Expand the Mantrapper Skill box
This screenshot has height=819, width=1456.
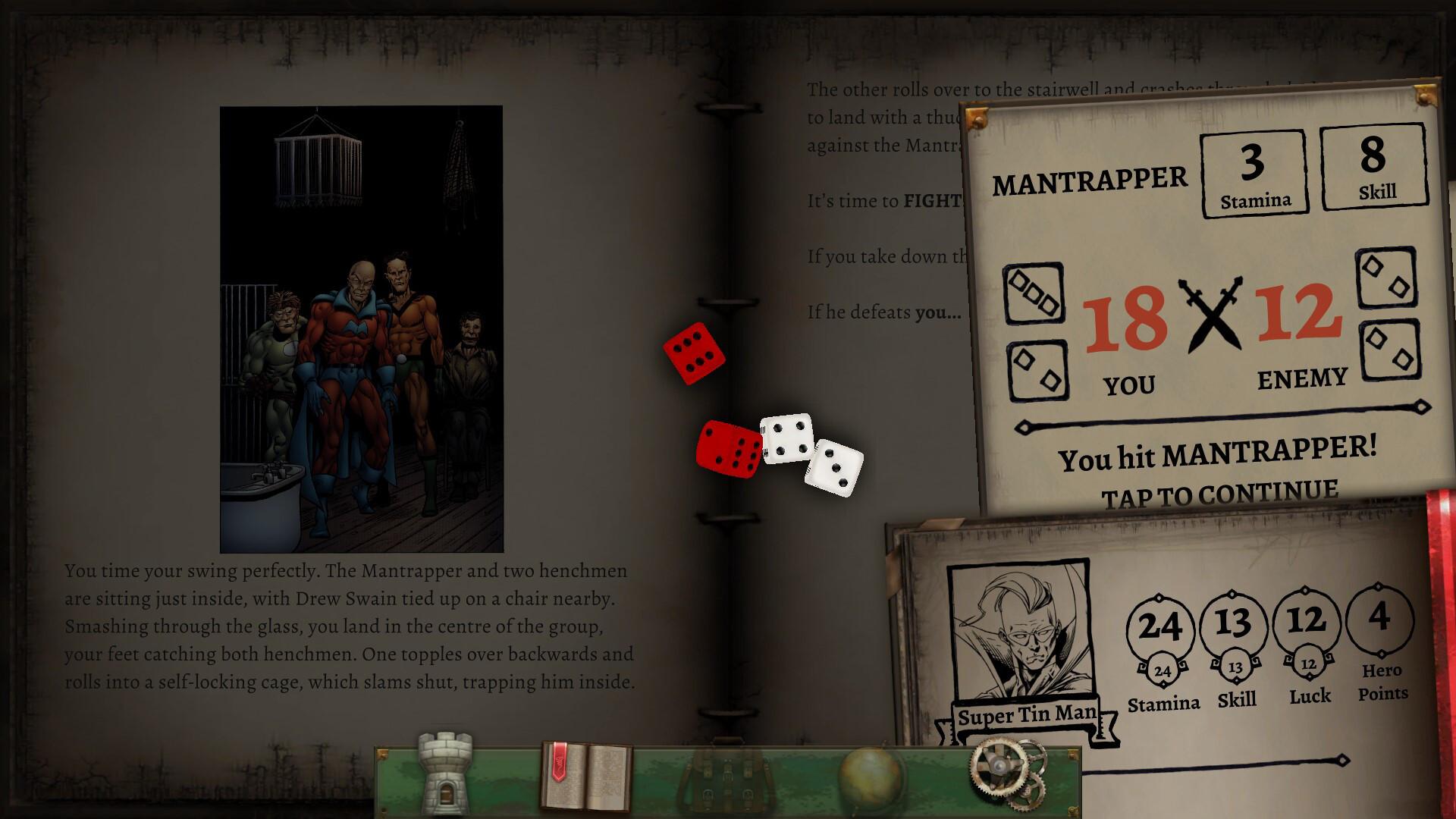click(1375, 167)
